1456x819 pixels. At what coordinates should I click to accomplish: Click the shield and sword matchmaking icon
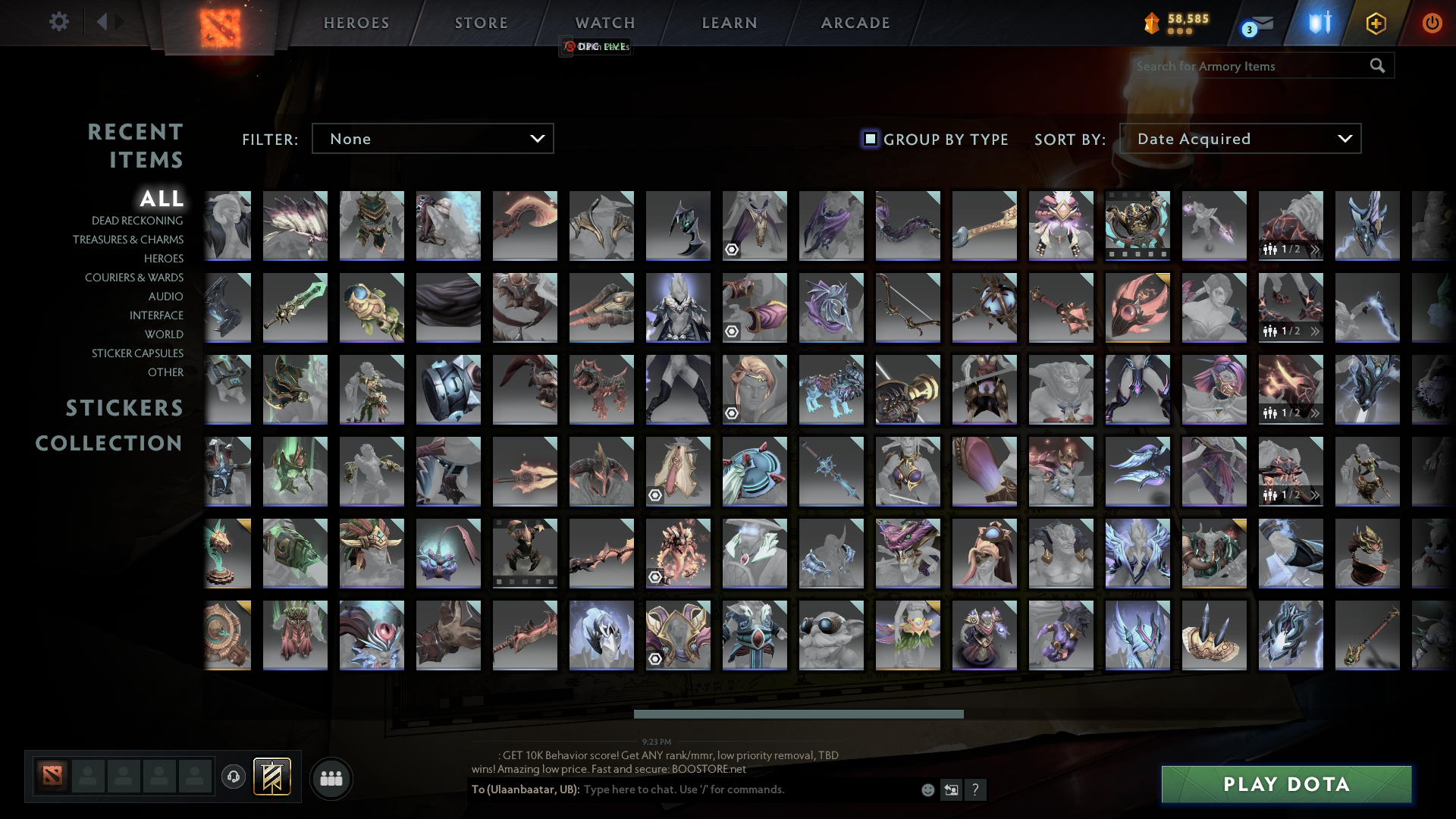(1319, 23)
